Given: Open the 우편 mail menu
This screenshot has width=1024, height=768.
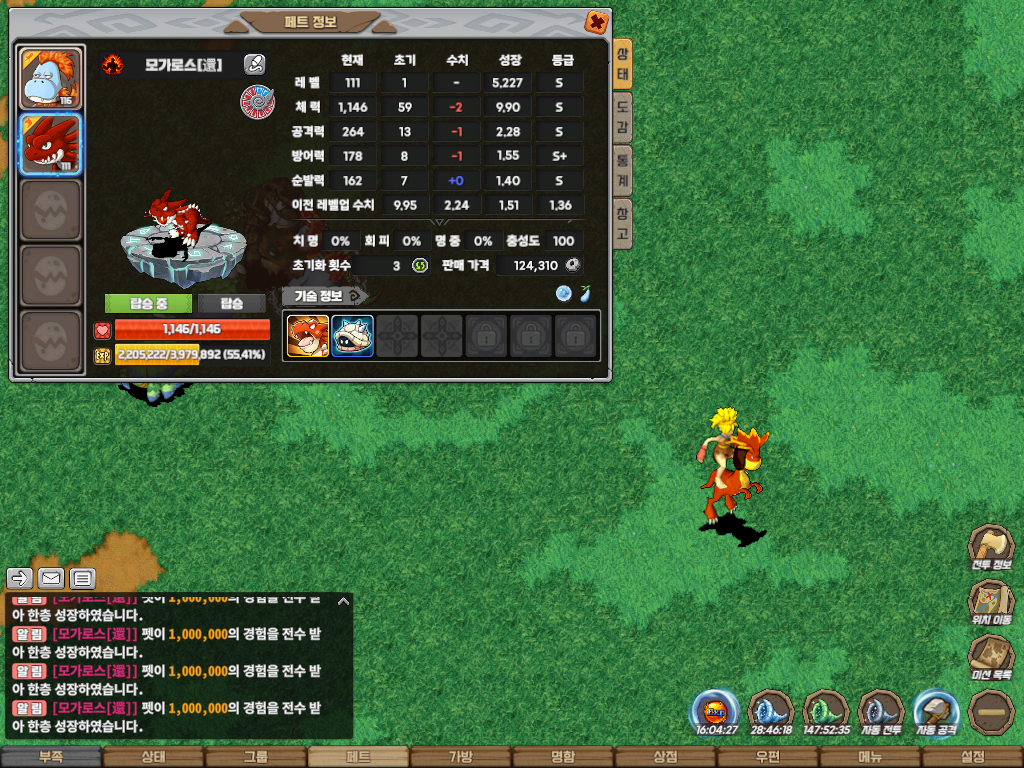Looking at the screenshot, I should (x=767, y=757).
